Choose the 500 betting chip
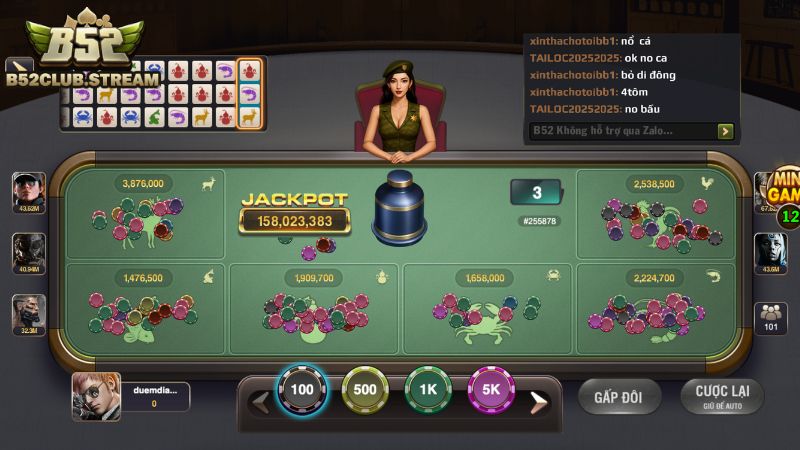This screenshot has height=450, width=800. (365, 391)
